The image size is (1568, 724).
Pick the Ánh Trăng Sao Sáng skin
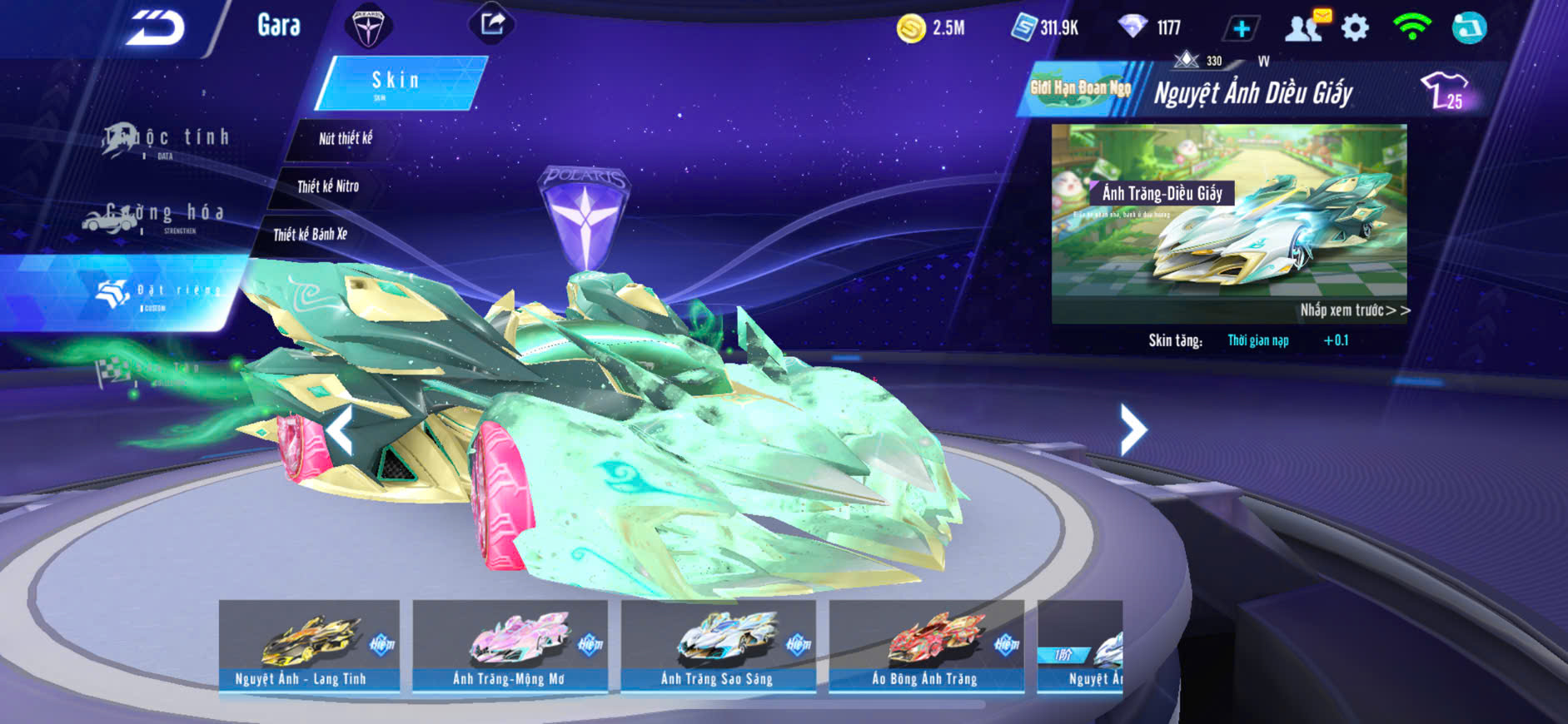click(718, 646)
